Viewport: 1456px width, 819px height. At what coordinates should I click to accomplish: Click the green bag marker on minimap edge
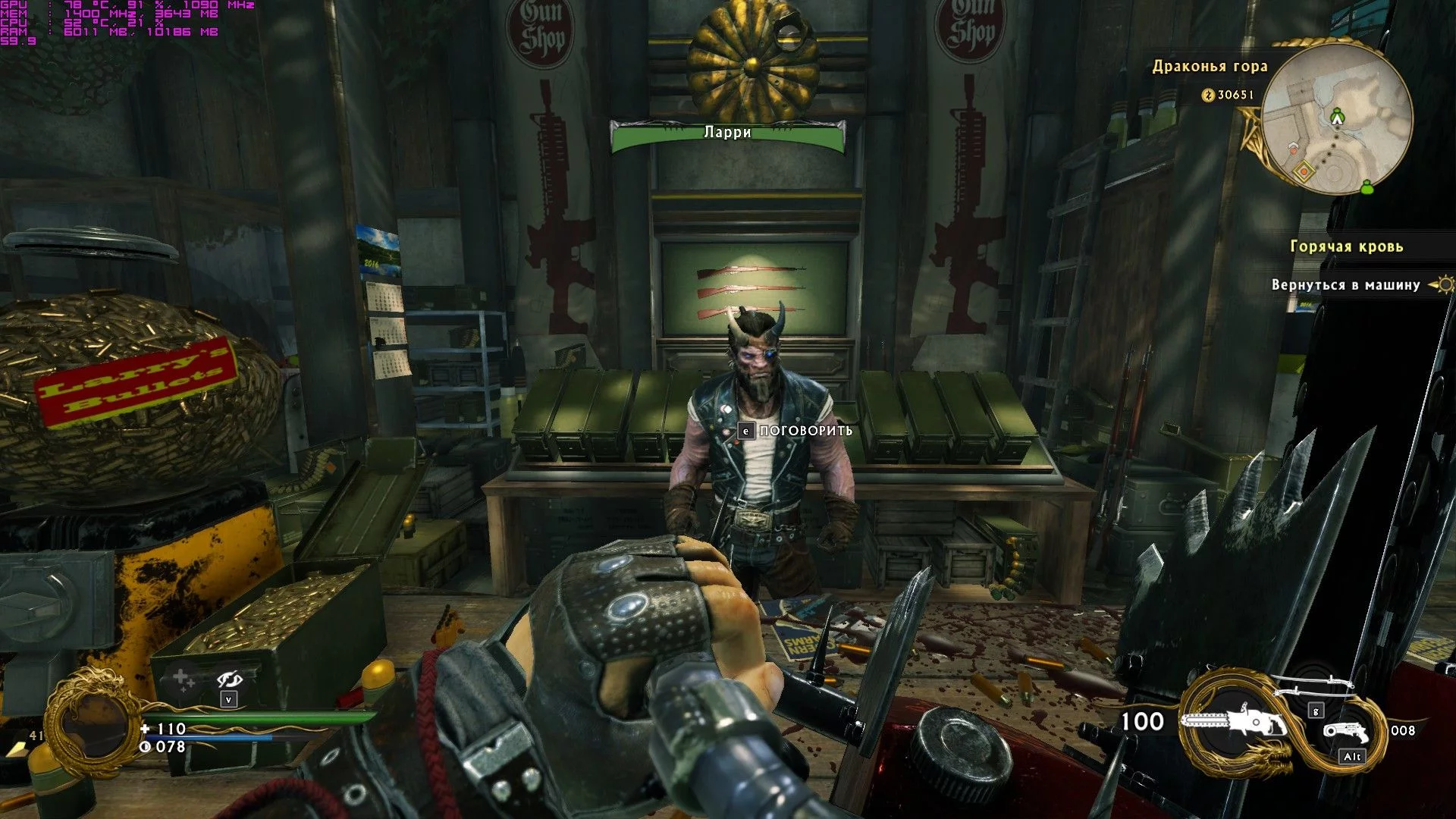(x=1367, y=186)
